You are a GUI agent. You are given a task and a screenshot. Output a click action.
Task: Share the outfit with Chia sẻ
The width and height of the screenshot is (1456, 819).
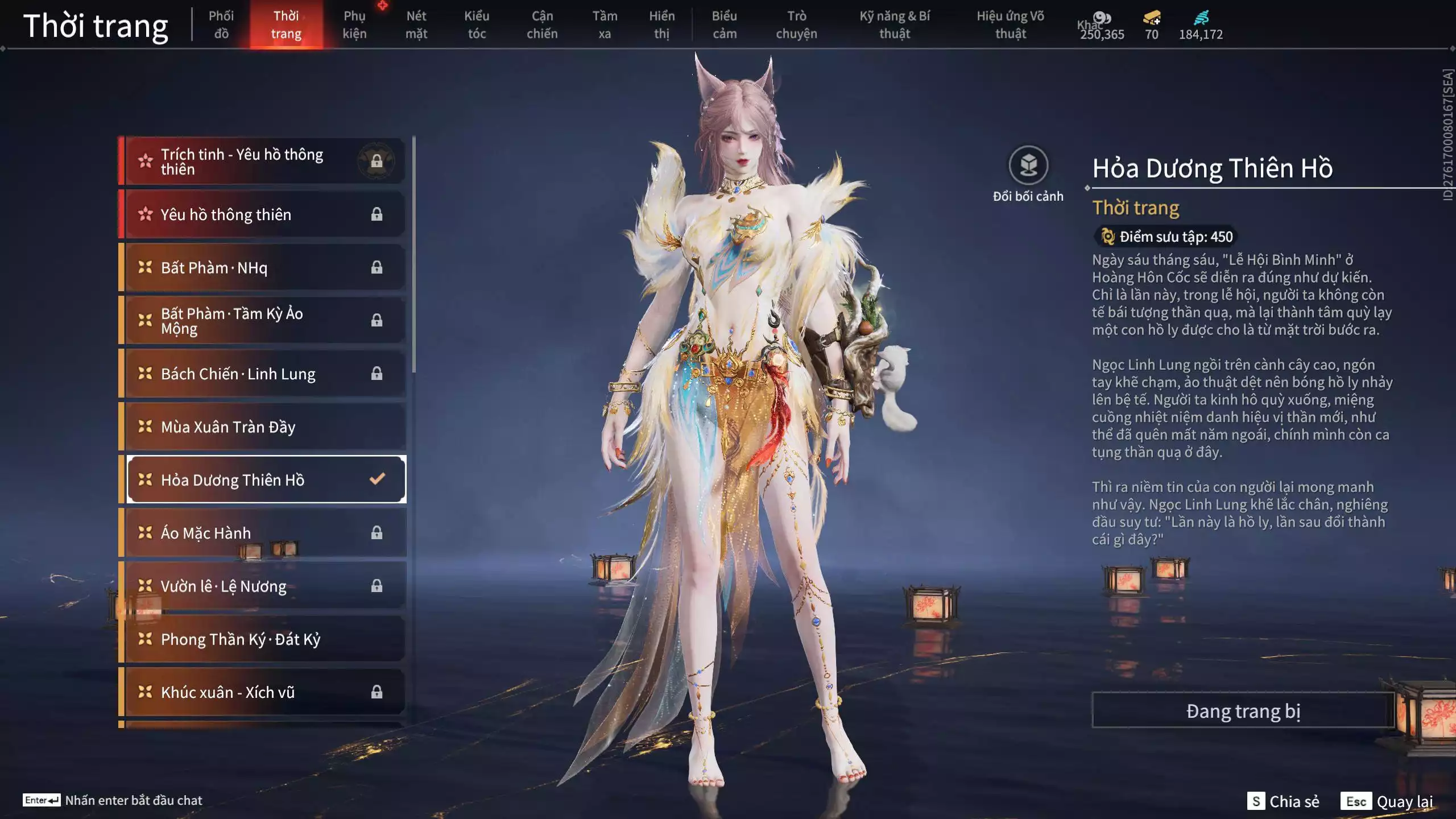[x=1284, y=801]
